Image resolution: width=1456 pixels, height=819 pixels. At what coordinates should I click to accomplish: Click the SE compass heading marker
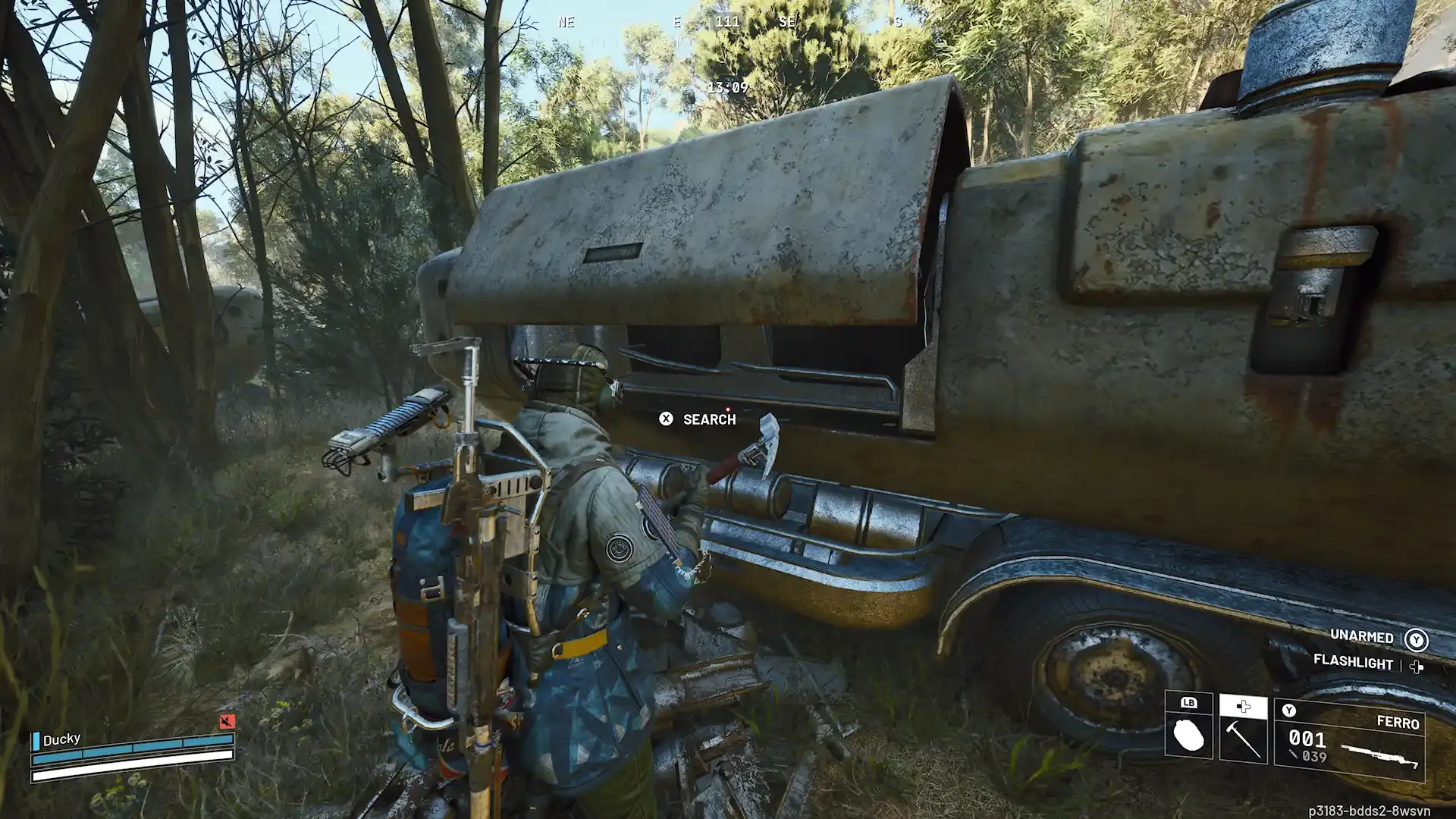click(786, 22)
